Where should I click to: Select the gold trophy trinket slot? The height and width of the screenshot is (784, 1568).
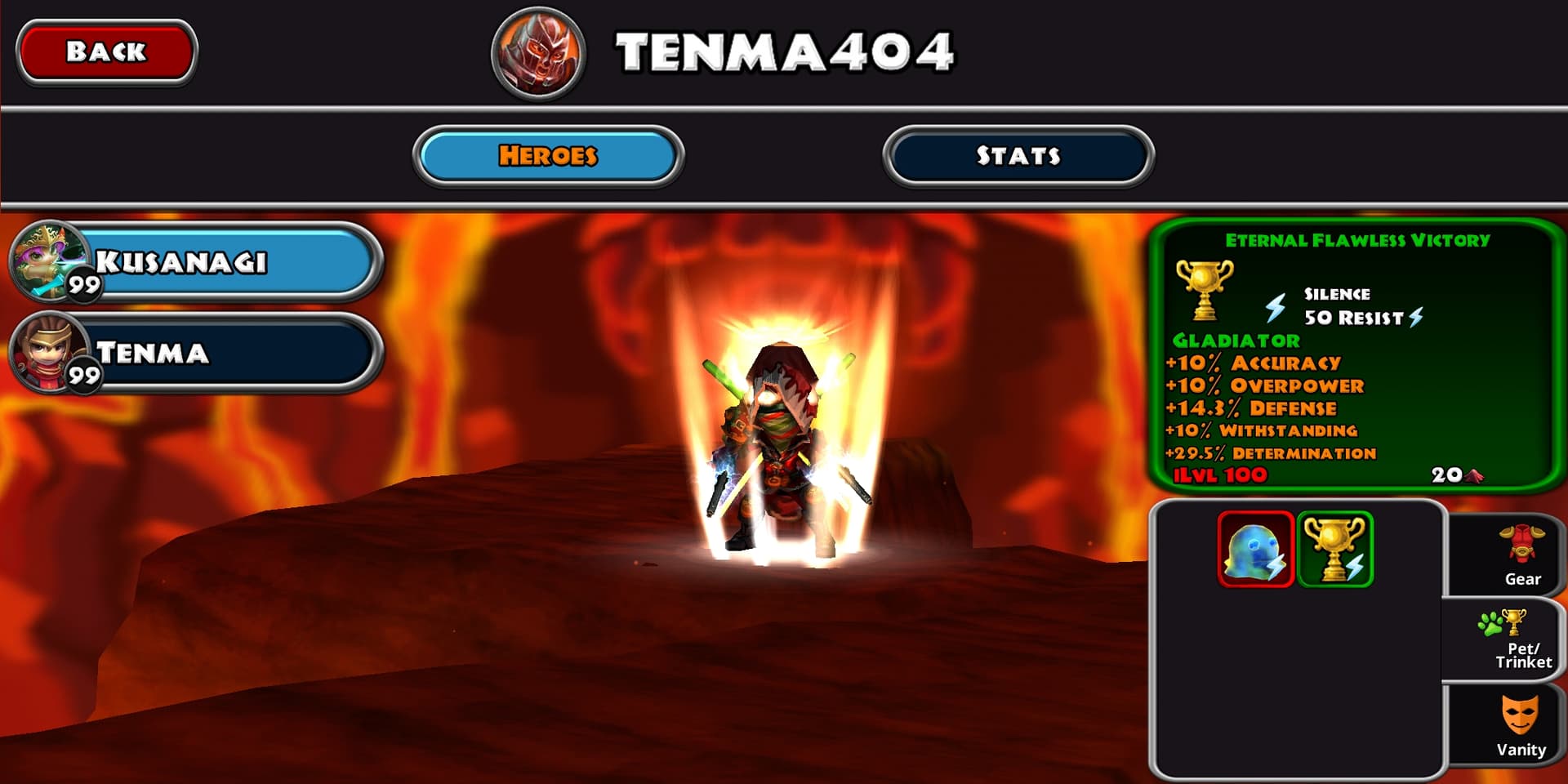click(1335, 550)
